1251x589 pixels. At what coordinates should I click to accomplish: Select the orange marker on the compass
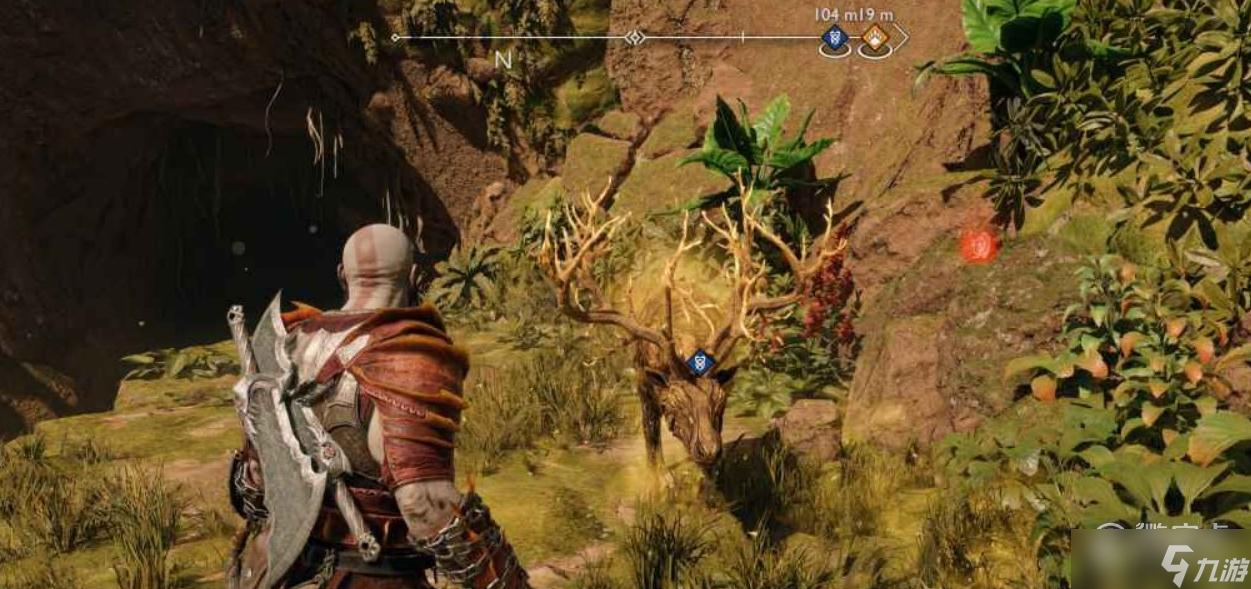tap(876, 39)
